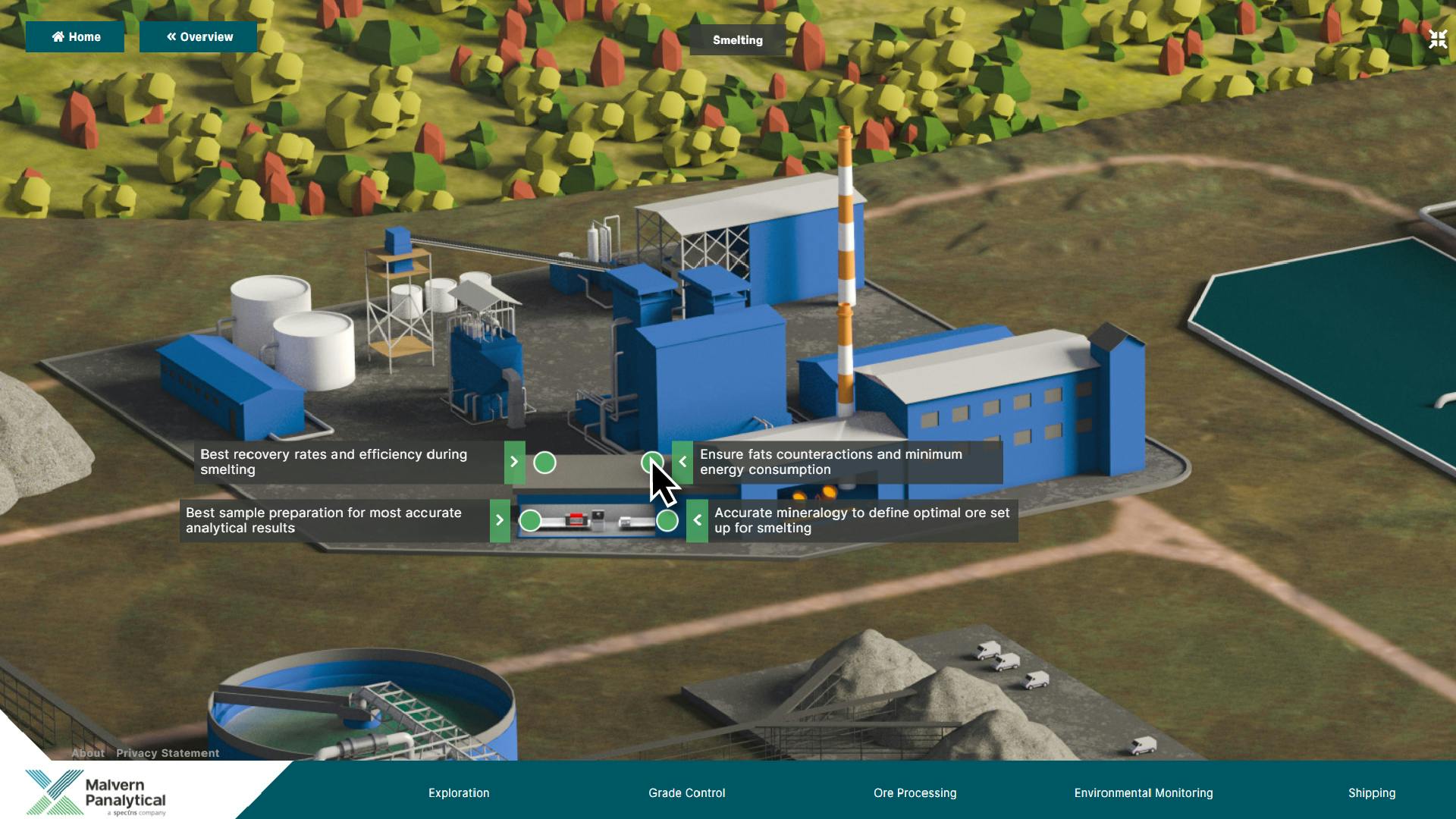The width and height of the screenshot is (1456, 819).
Task: Open the About link
Action: 88,753
